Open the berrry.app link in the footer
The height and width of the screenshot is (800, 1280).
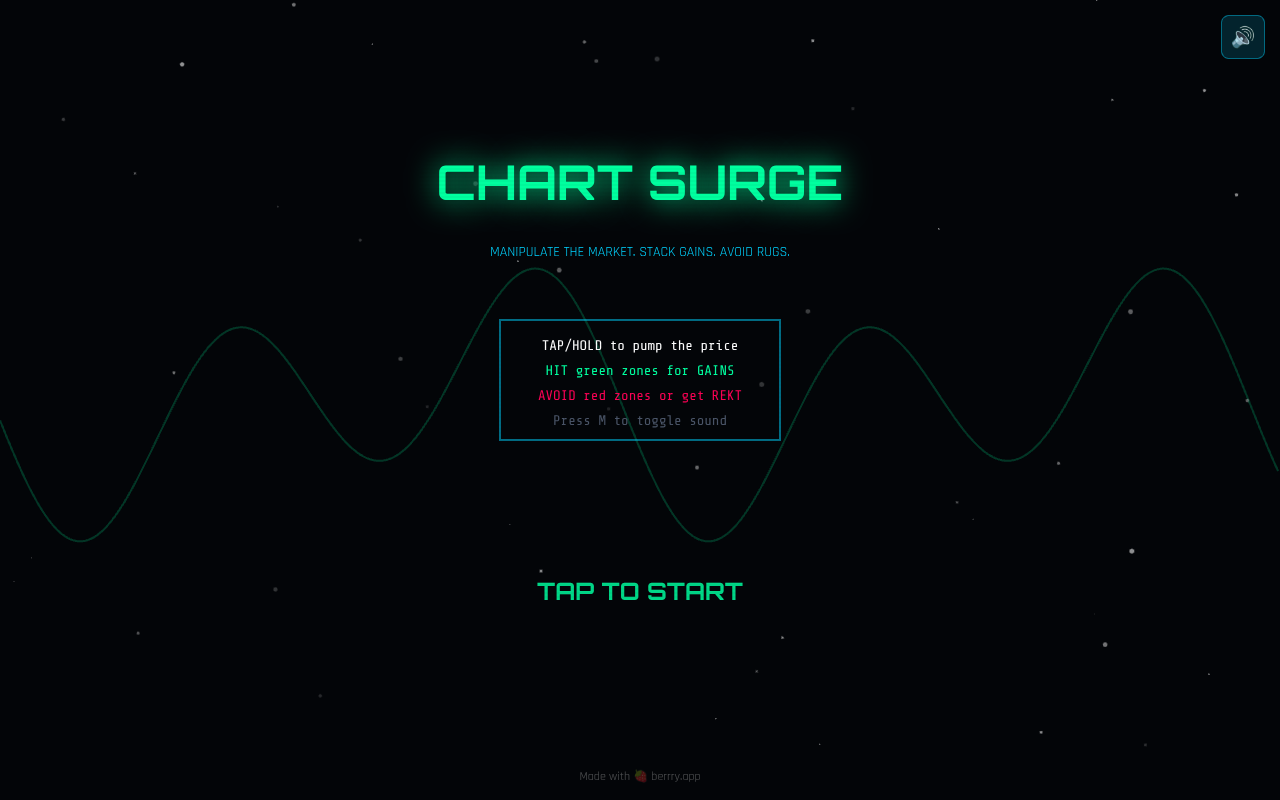tap(675, 776)
